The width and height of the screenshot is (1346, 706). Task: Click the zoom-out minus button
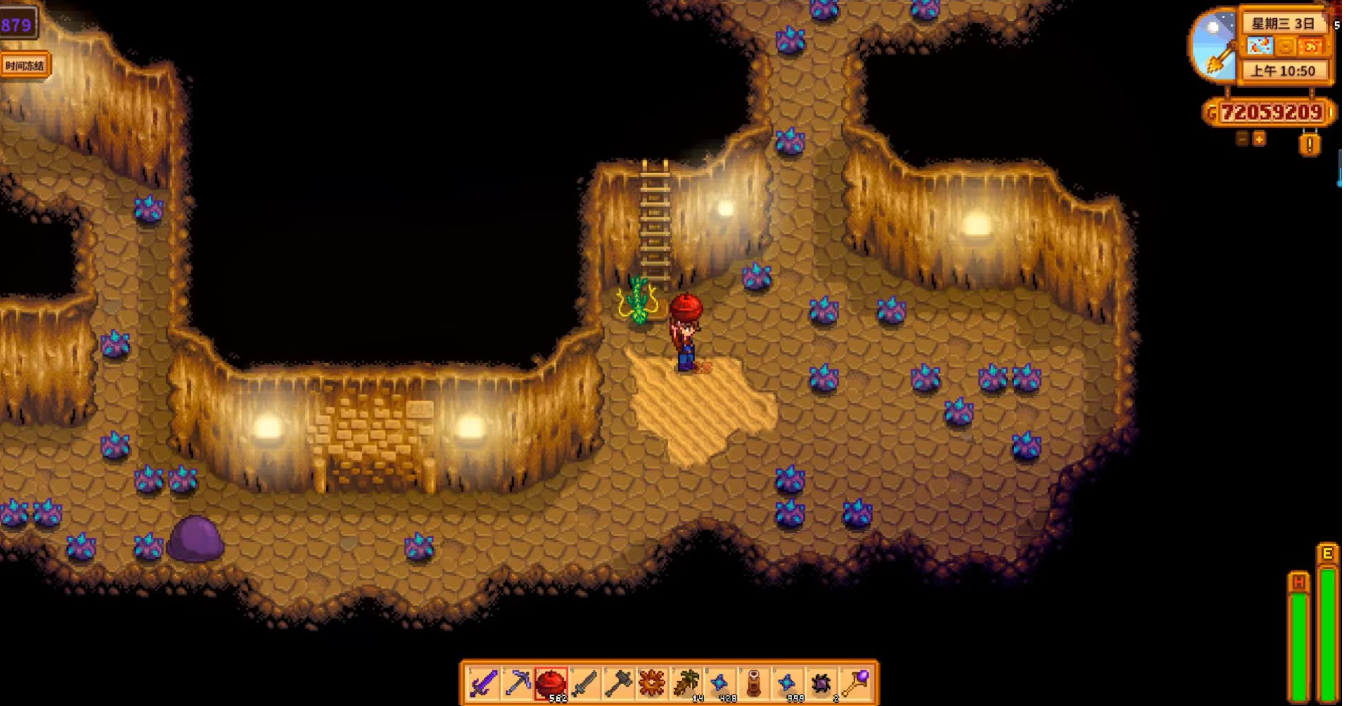(1242, 139)
